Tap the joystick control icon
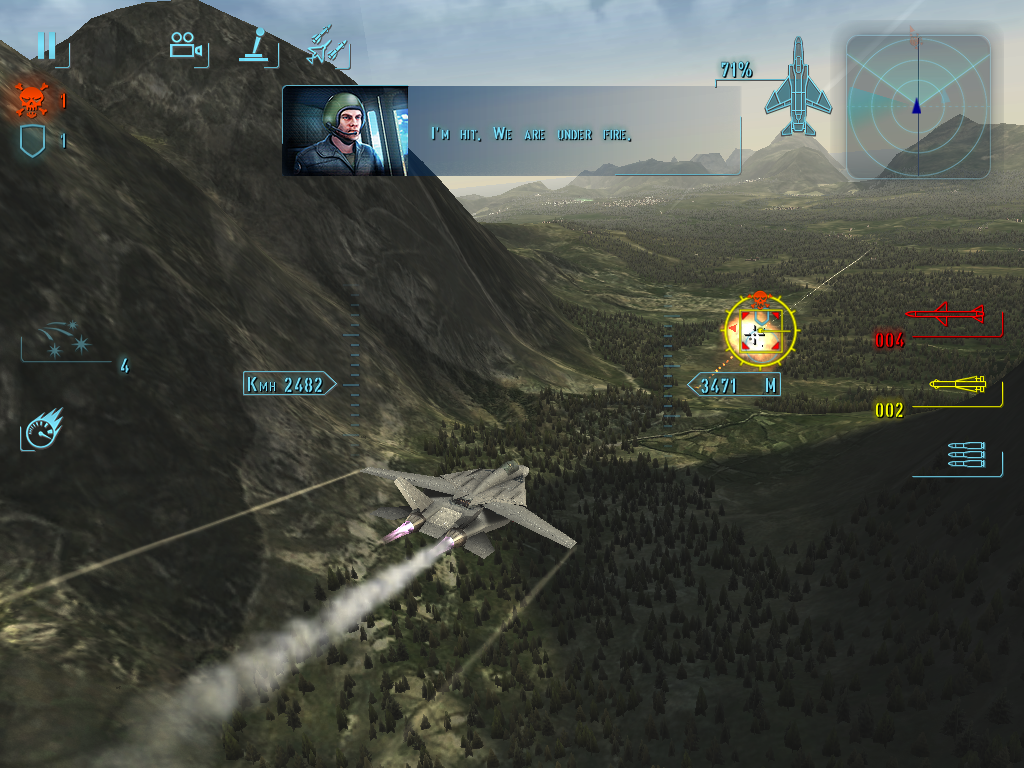The image size is (1024, 768). (258, 46)
